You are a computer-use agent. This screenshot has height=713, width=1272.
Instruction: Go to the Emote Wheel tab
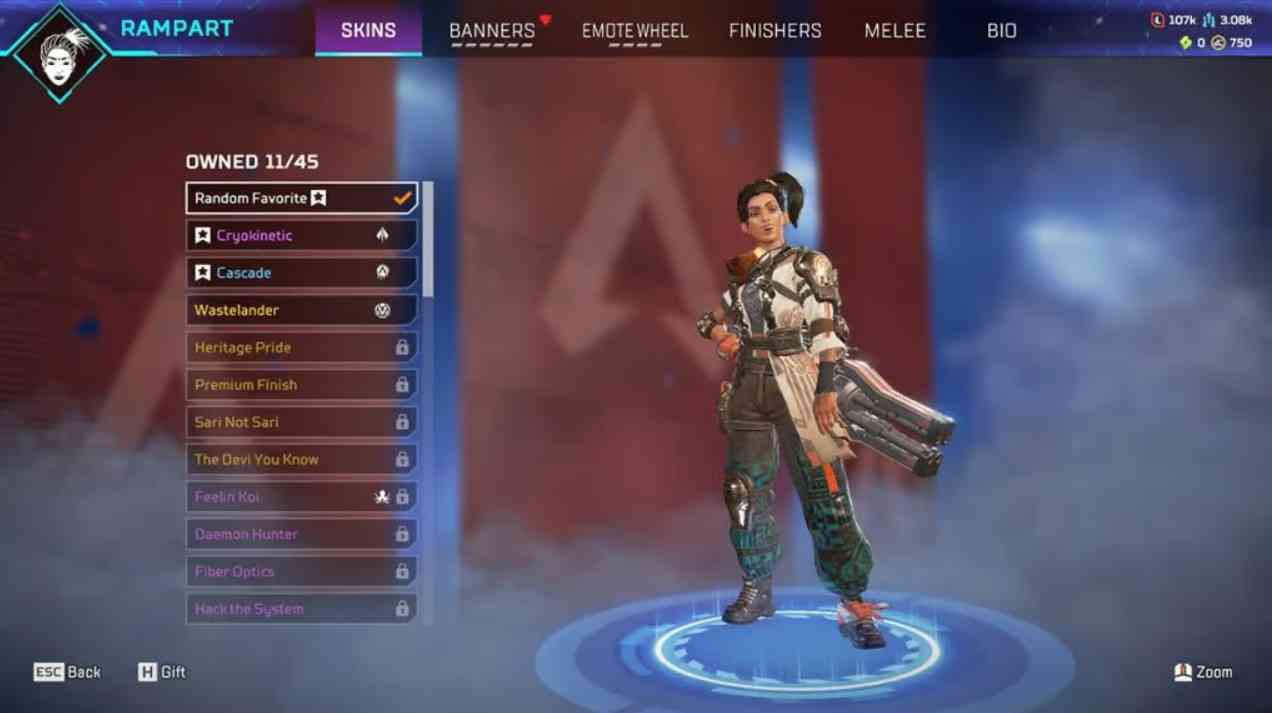(635, 31)
